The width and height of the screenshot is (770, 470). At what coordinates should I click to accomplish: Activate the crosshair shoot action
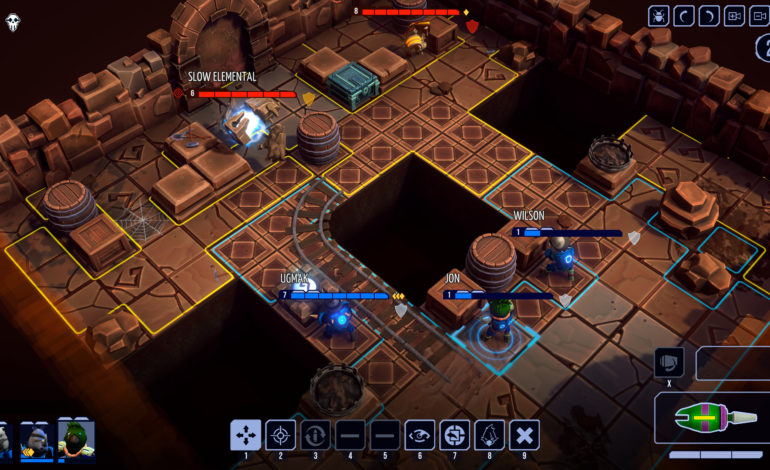tap(281, 435)
